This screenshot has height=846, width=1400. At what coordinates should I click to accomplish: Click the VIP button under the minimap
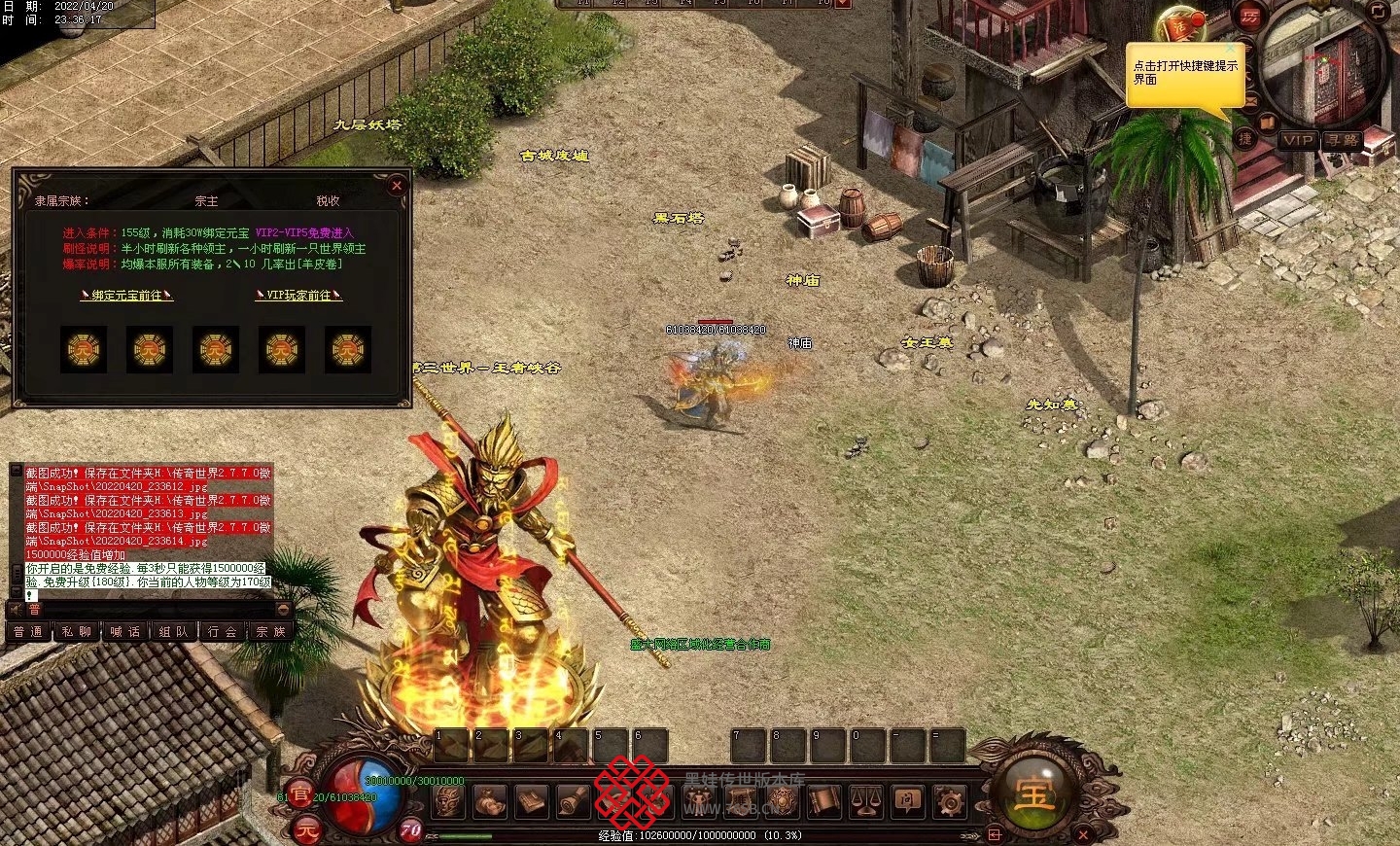point(1297,140)
